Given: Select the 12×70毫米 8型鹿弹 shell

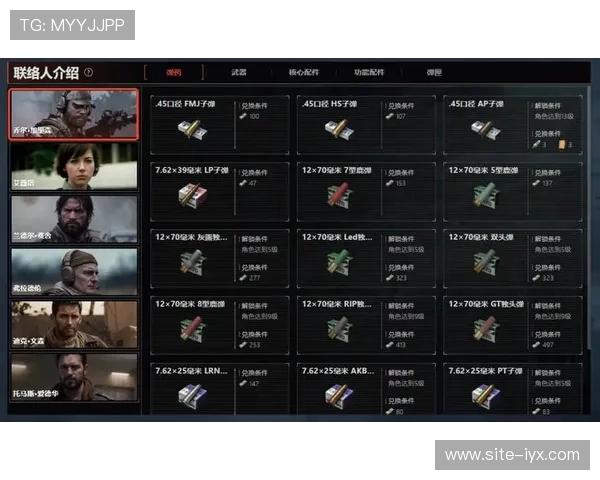Looking at the screenshot, I should [220, 324].
